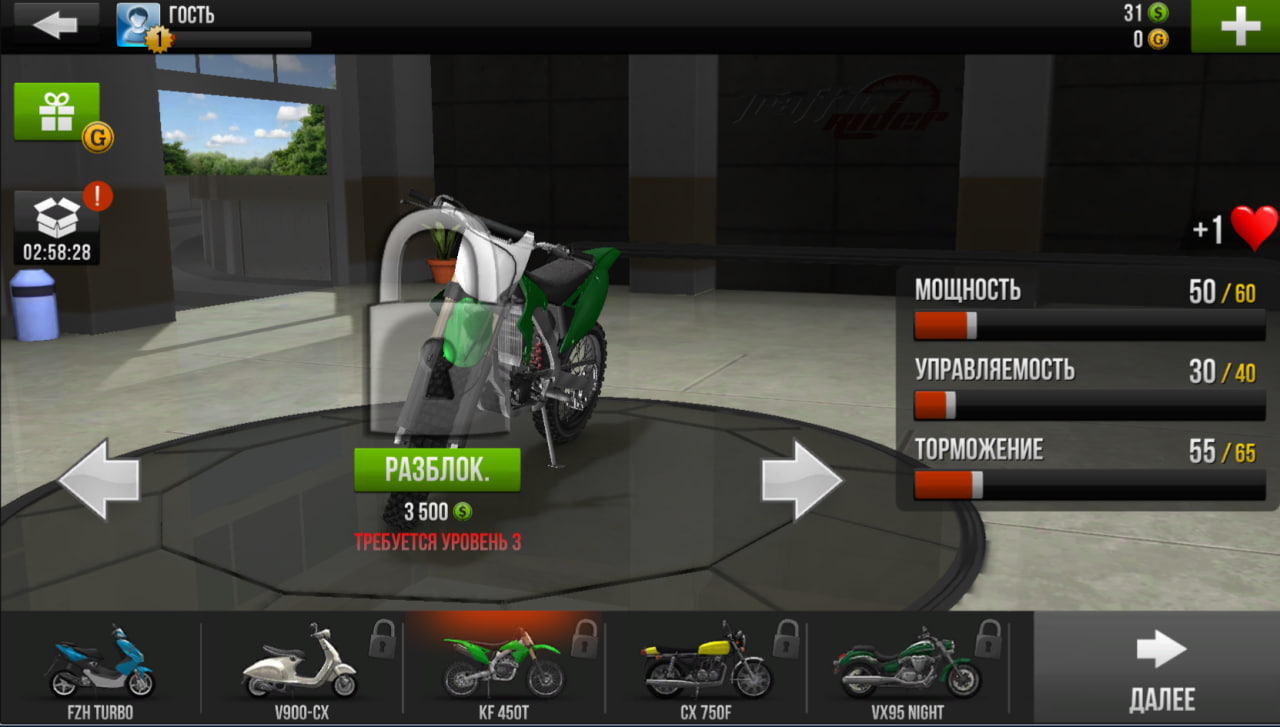Show the previous bike with left arrow
This screenshot has height=727, width=1280.
[99, 481]
